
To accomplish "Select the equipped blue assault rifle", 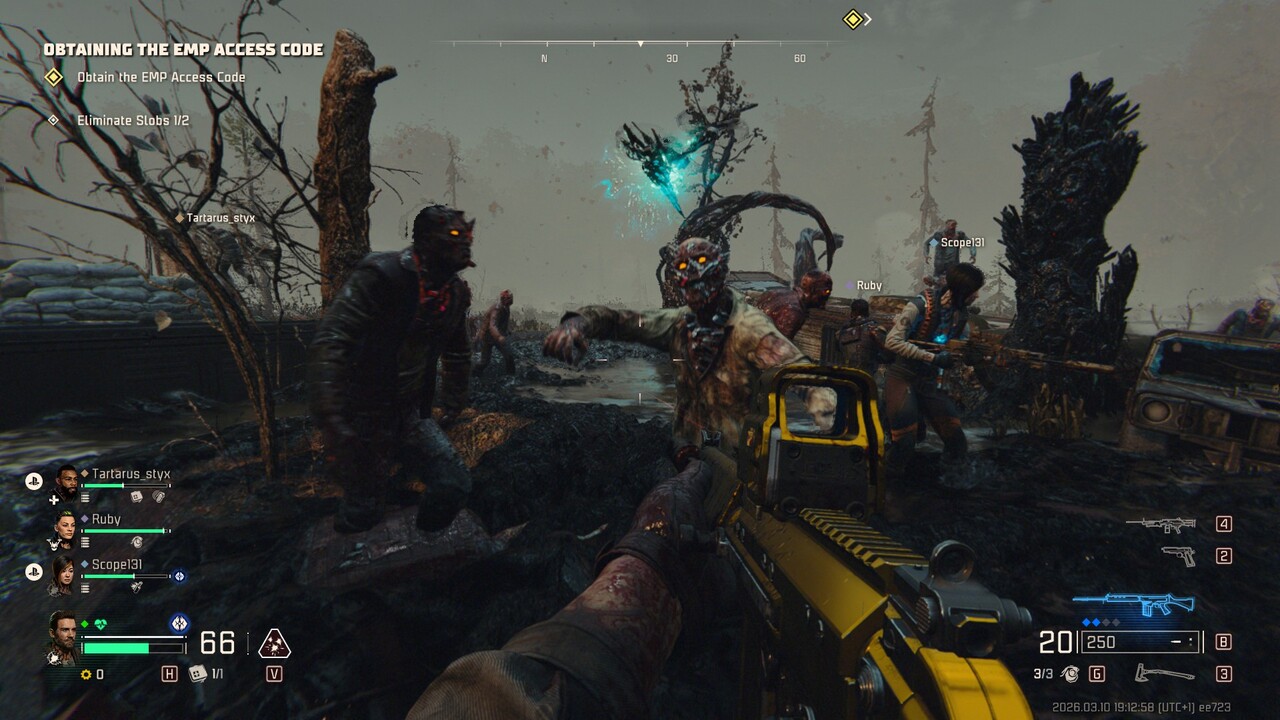I will pos(1133,605).
